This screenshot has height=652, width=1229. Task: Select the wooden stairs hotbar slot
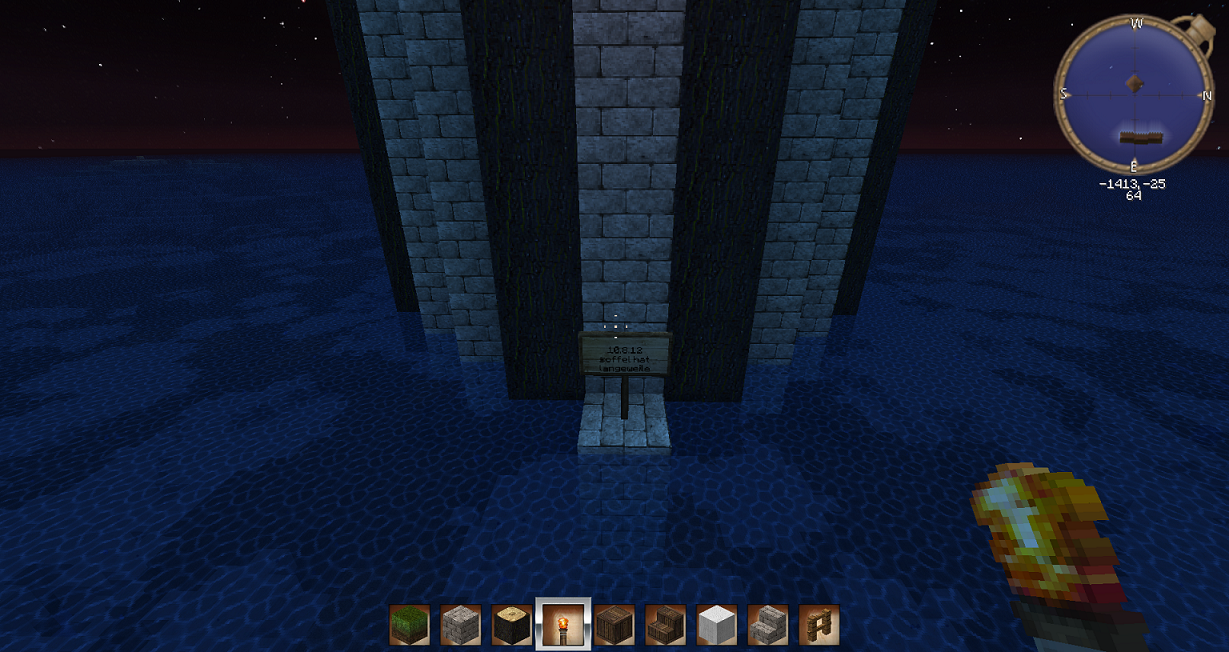(x=665, y=625)
